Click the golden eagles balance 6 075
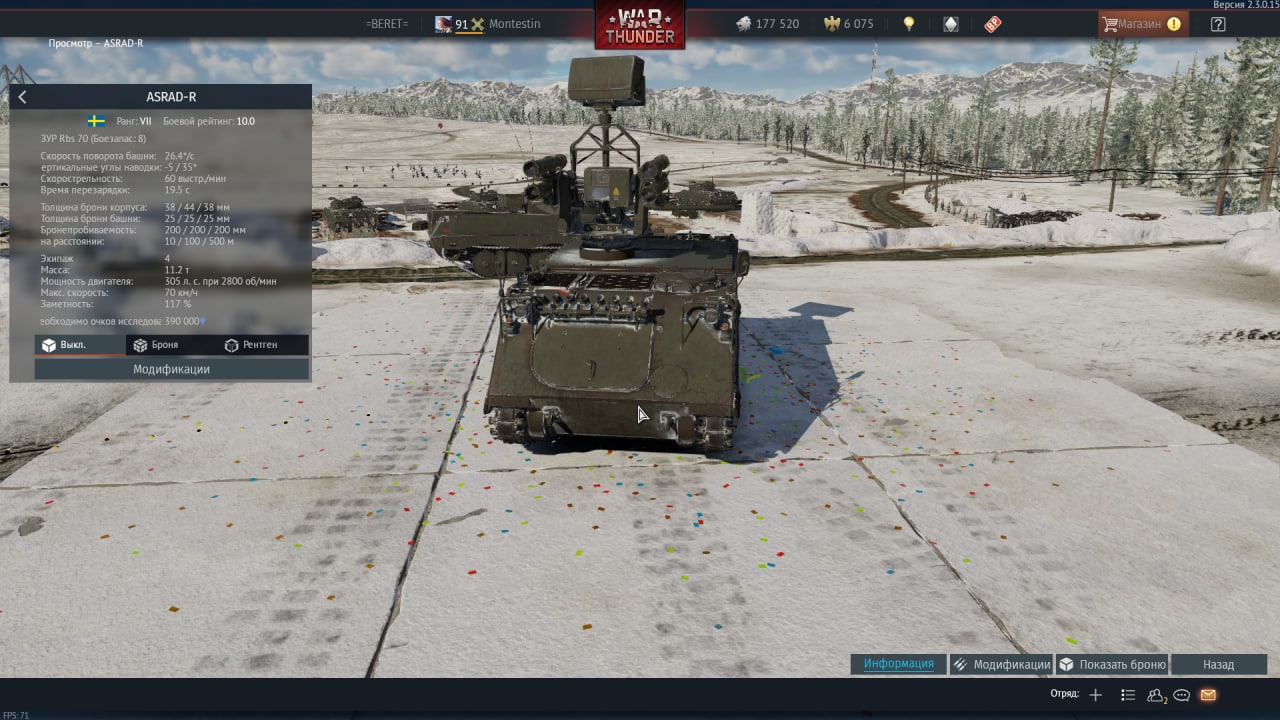1280x720 pixels. coord(848,24)
